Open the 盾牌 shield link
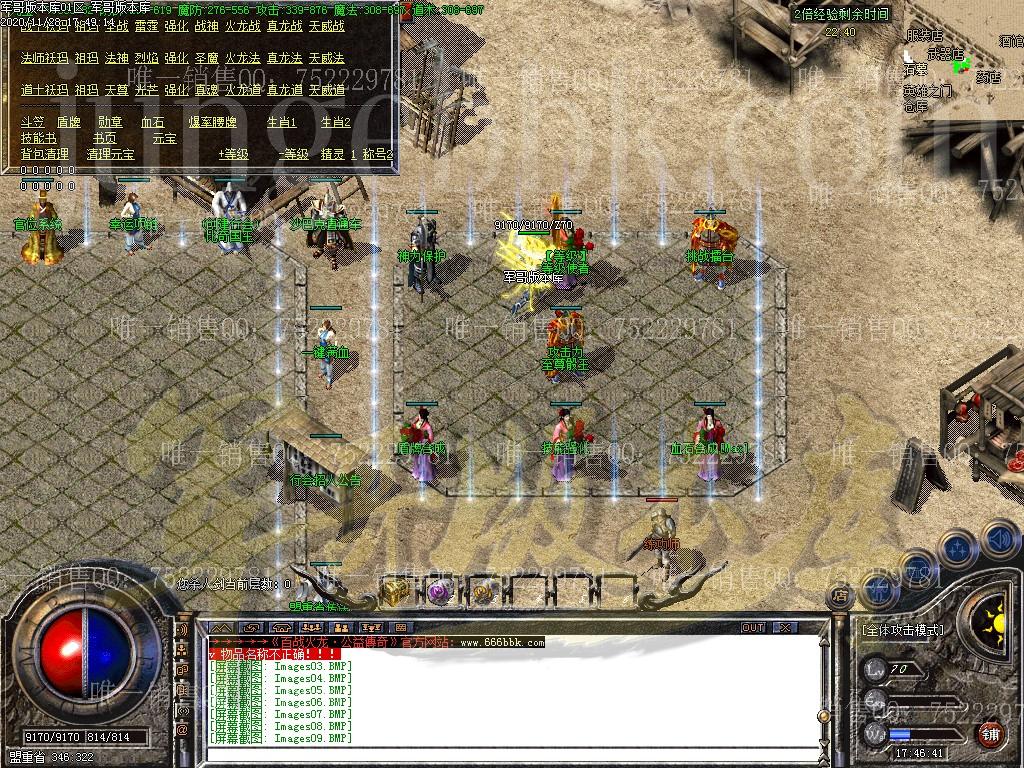 (69, 122)
